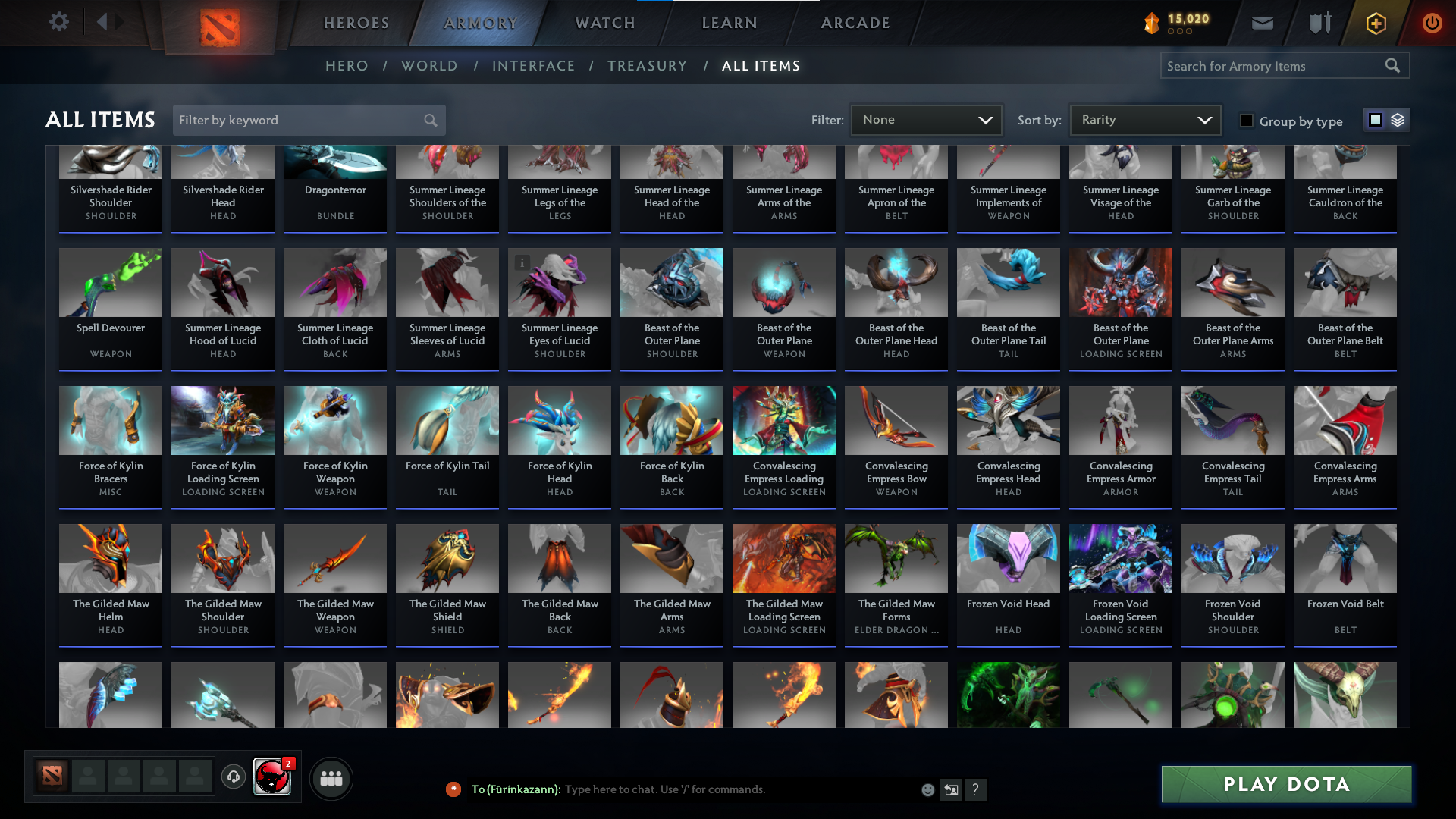Switch to the TREASURY tab
The image size is (1456, 819).
point(648,66)
